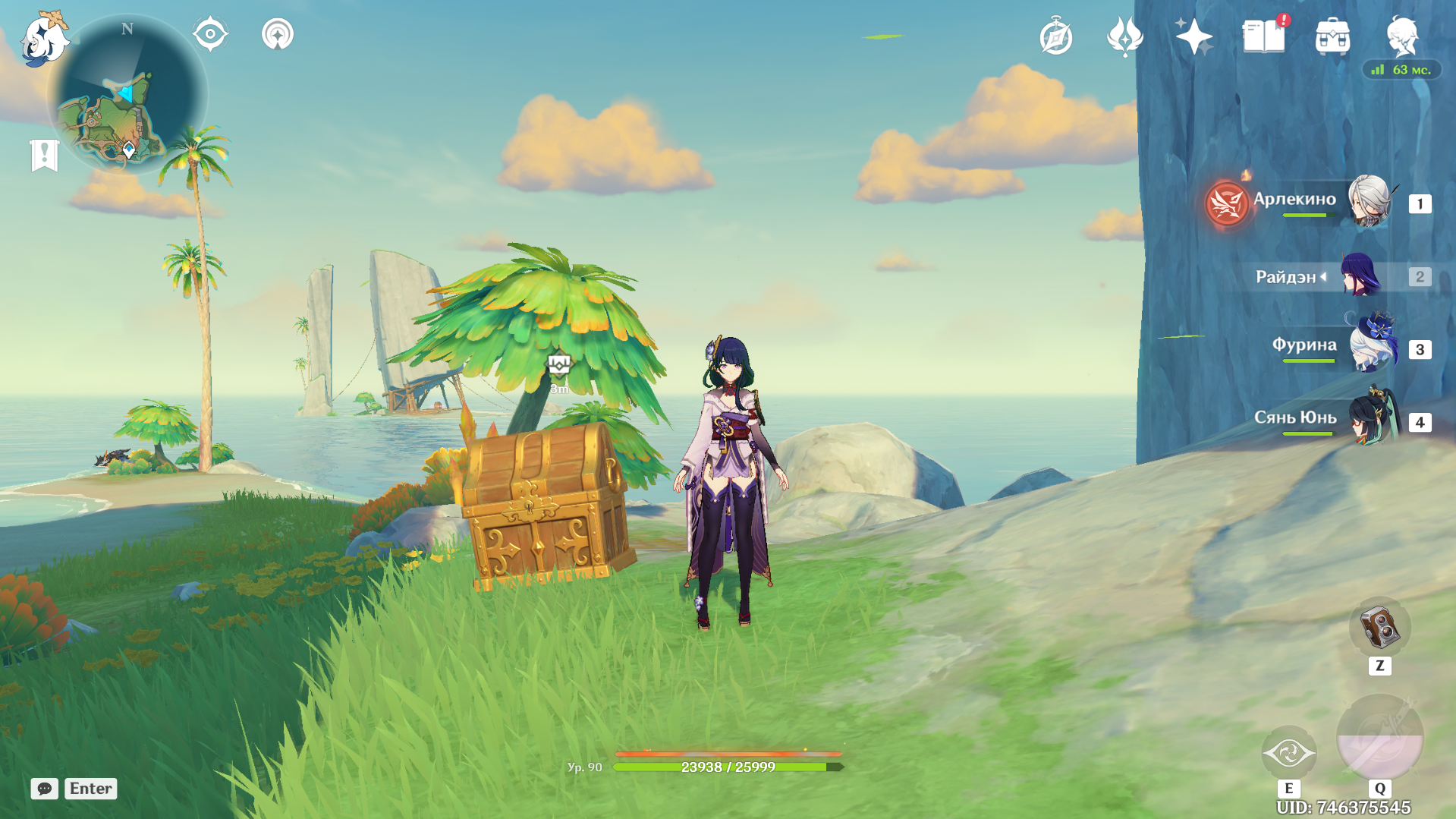Switch to Арлекино in the party

point(1368,202)
